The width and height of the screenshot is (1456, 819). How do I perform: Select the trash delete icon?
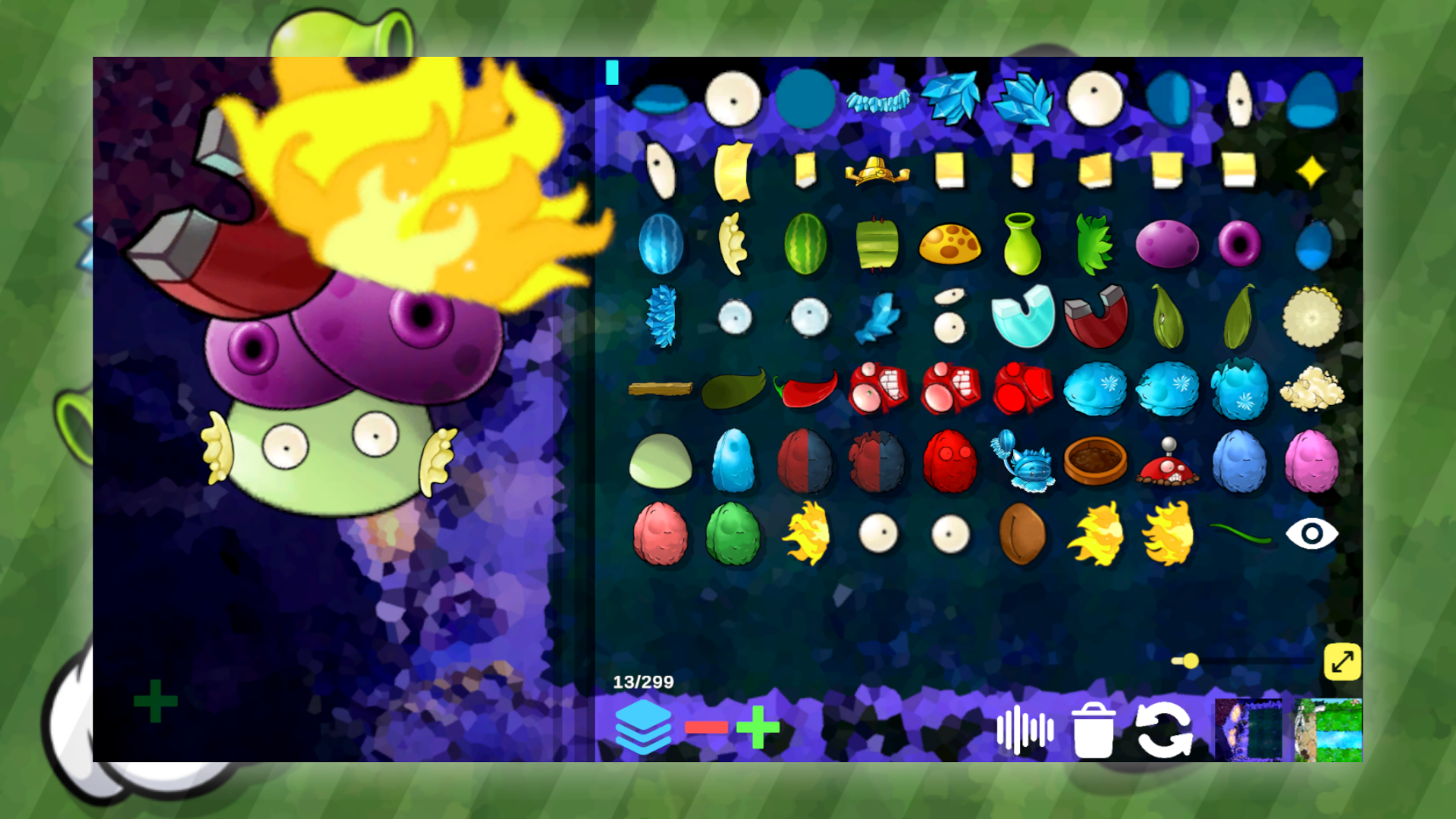point(1092,730)
